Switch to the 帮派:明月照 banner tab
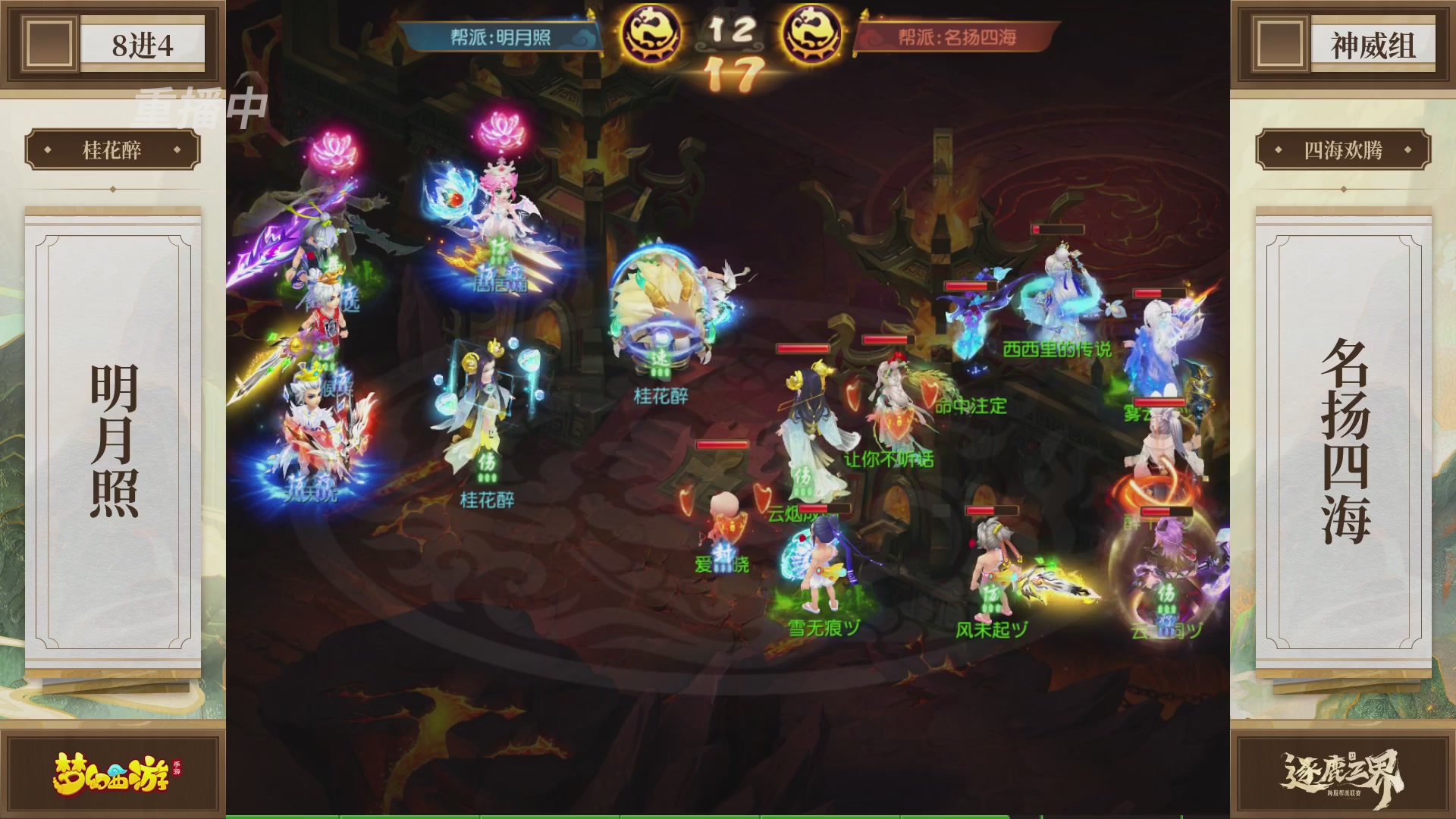Viewport: 1456px width, 819px height. pyautogui.click(x=500, y=34)
